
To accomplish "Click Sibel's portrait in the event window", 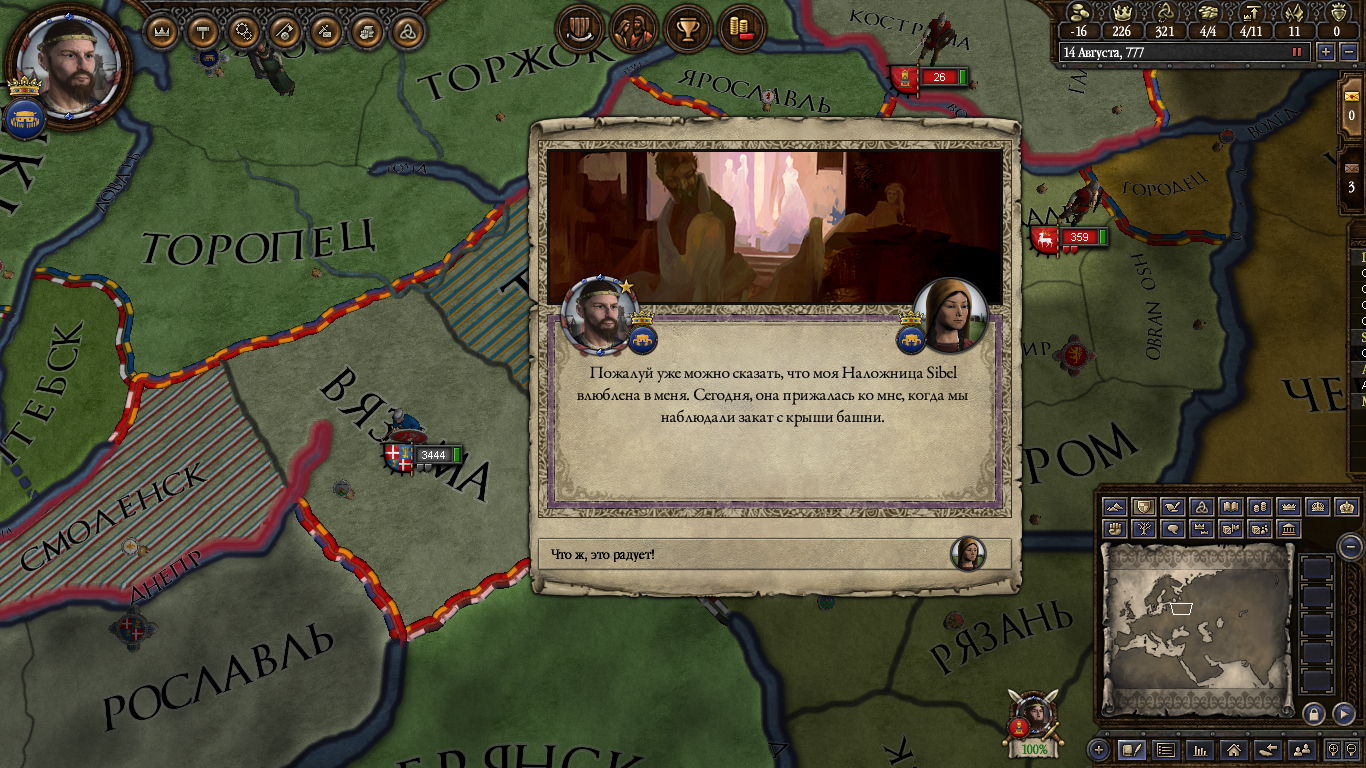I will (950, 315).
